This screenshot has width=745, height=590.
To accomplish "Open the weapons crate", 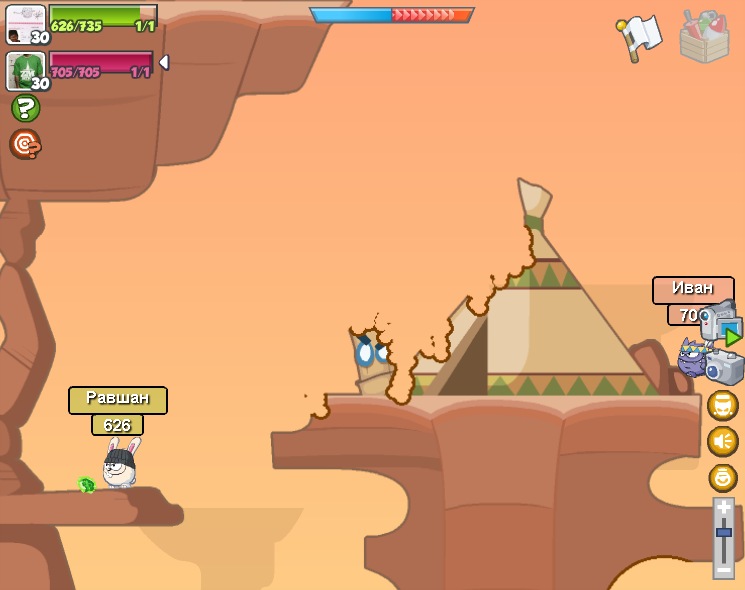I will point(704,38).
